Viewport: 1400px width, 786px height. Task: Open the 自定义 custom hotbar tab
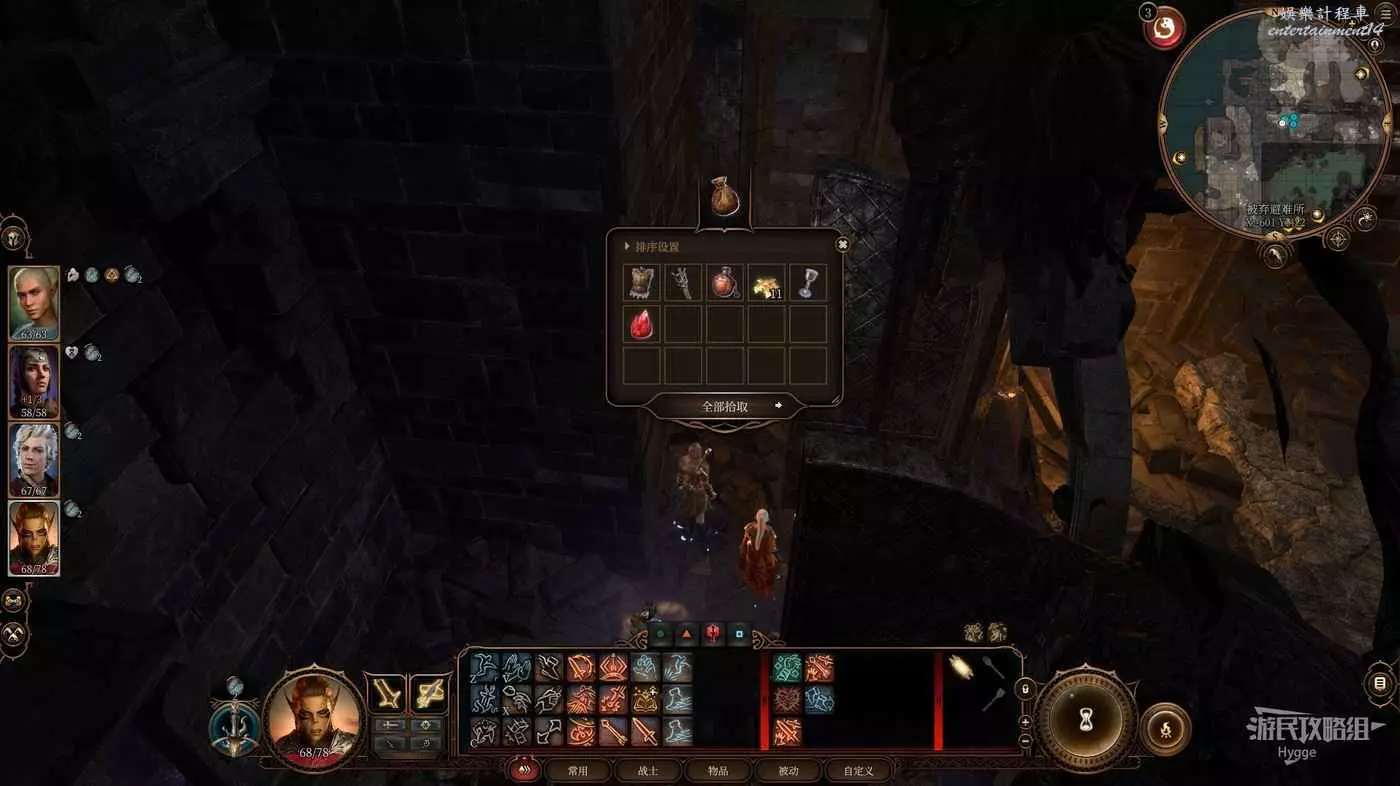[858, 771]
